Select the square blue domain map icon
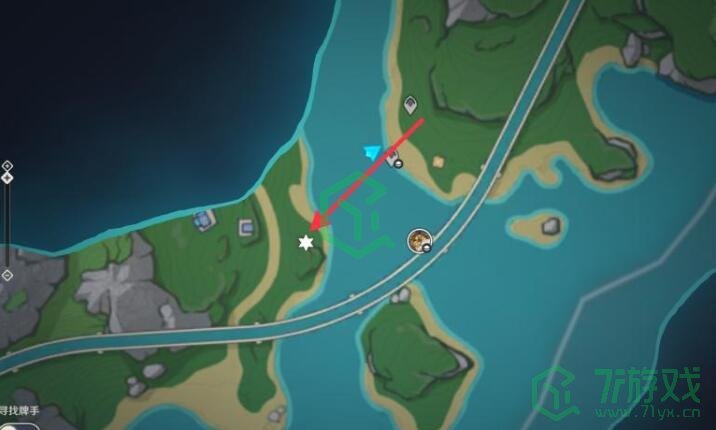The image size is (716, 430). pos(246,229)
